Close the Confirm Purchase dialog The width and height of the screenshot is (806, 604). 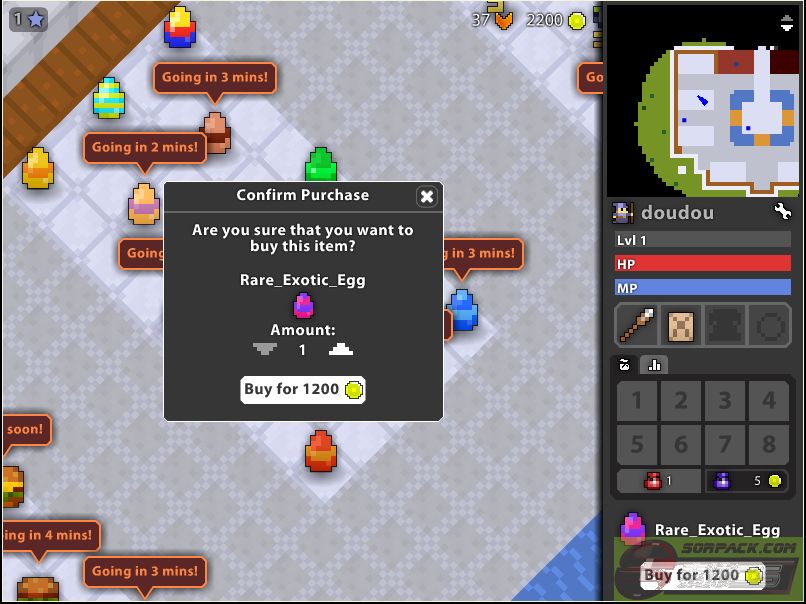[x=427, y=196]
